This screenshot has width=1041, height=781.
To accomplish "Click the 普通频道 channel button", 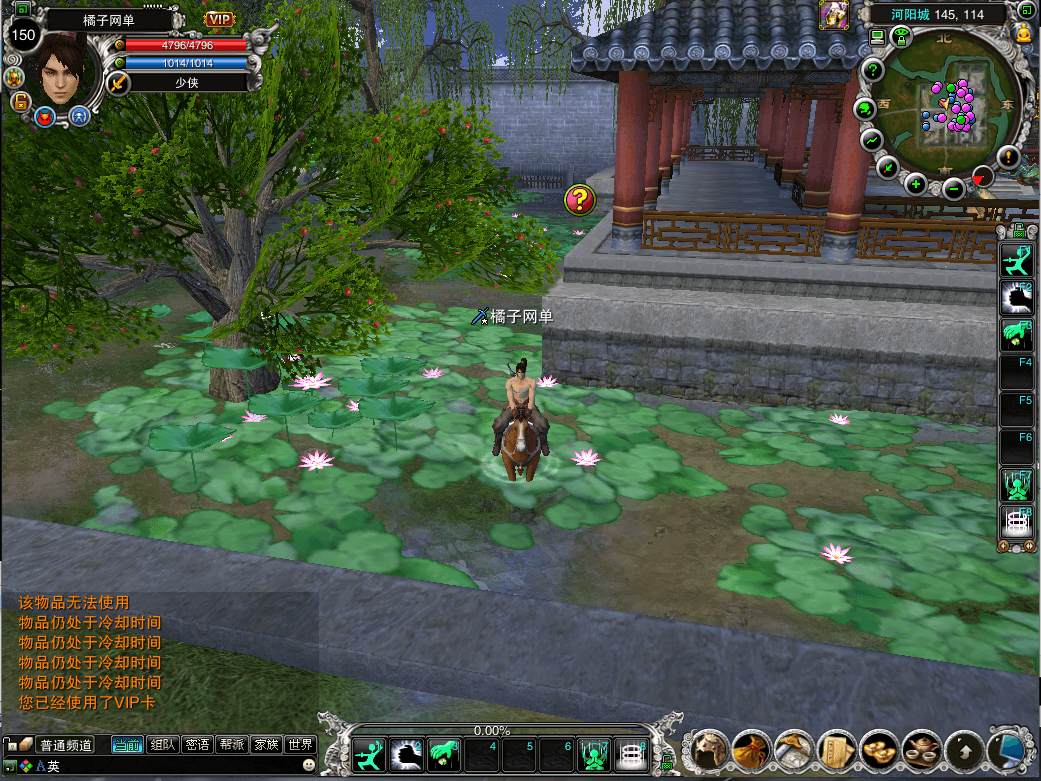I will pyautogui.click(x=65, y=745).
